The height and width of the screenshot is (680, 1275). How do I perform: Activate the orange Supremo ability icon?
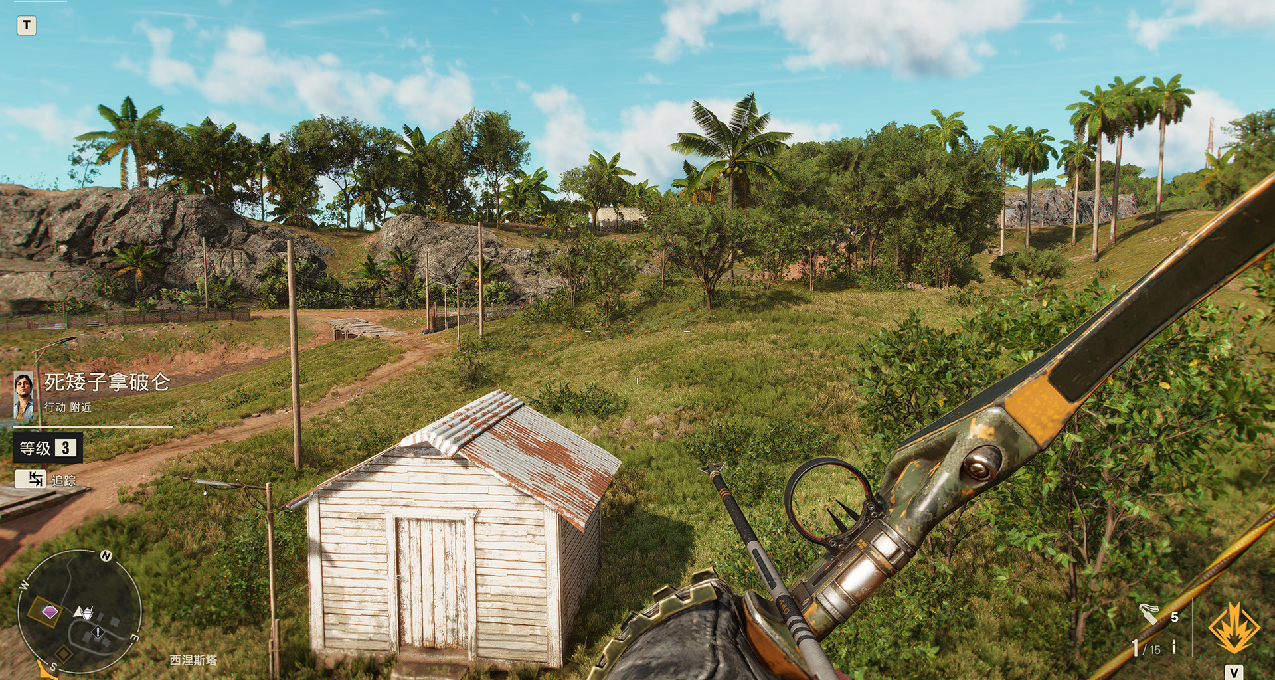(1233, 628)
